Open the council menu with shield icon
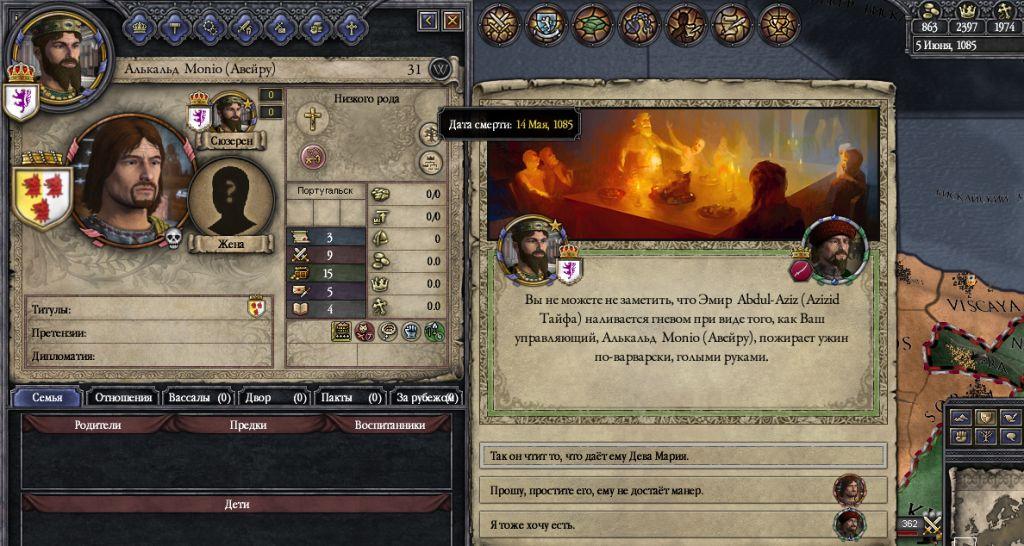Image resolution: width=1024 pixels, height=546 pixels. pos(545,24)
